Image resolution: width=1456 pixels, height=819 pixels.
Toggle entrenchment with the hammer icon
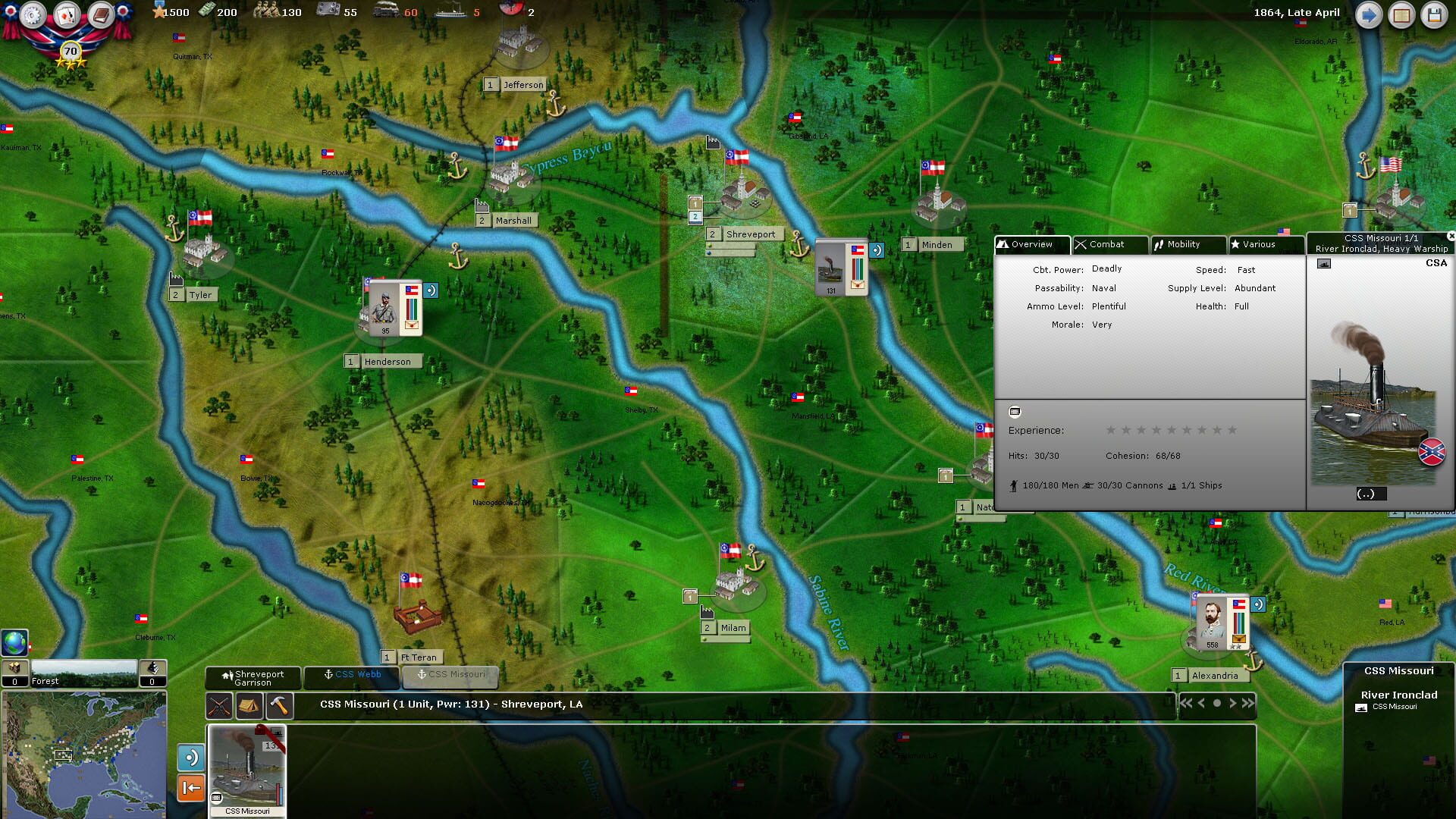pos(278,706)
